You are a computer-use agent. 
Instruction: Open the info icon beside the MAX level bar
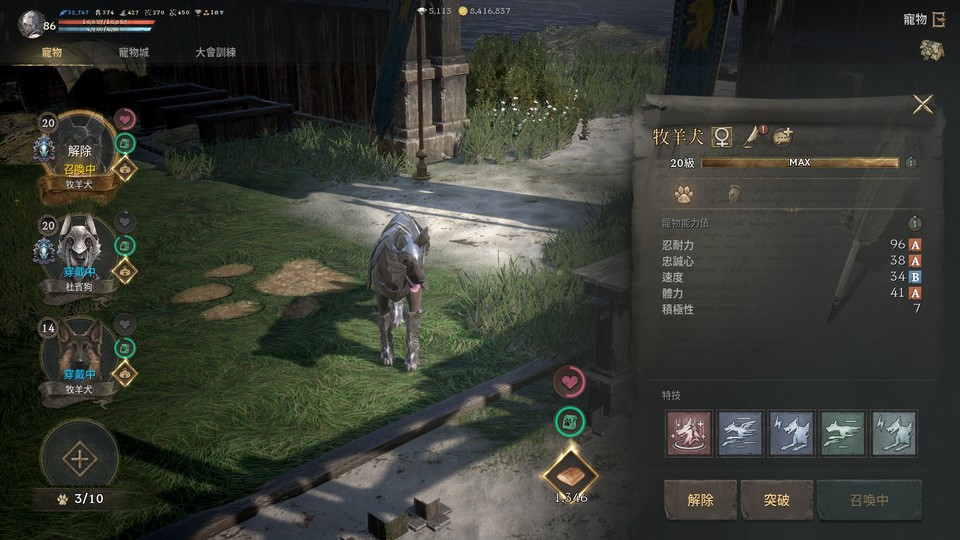coord(910,162)
